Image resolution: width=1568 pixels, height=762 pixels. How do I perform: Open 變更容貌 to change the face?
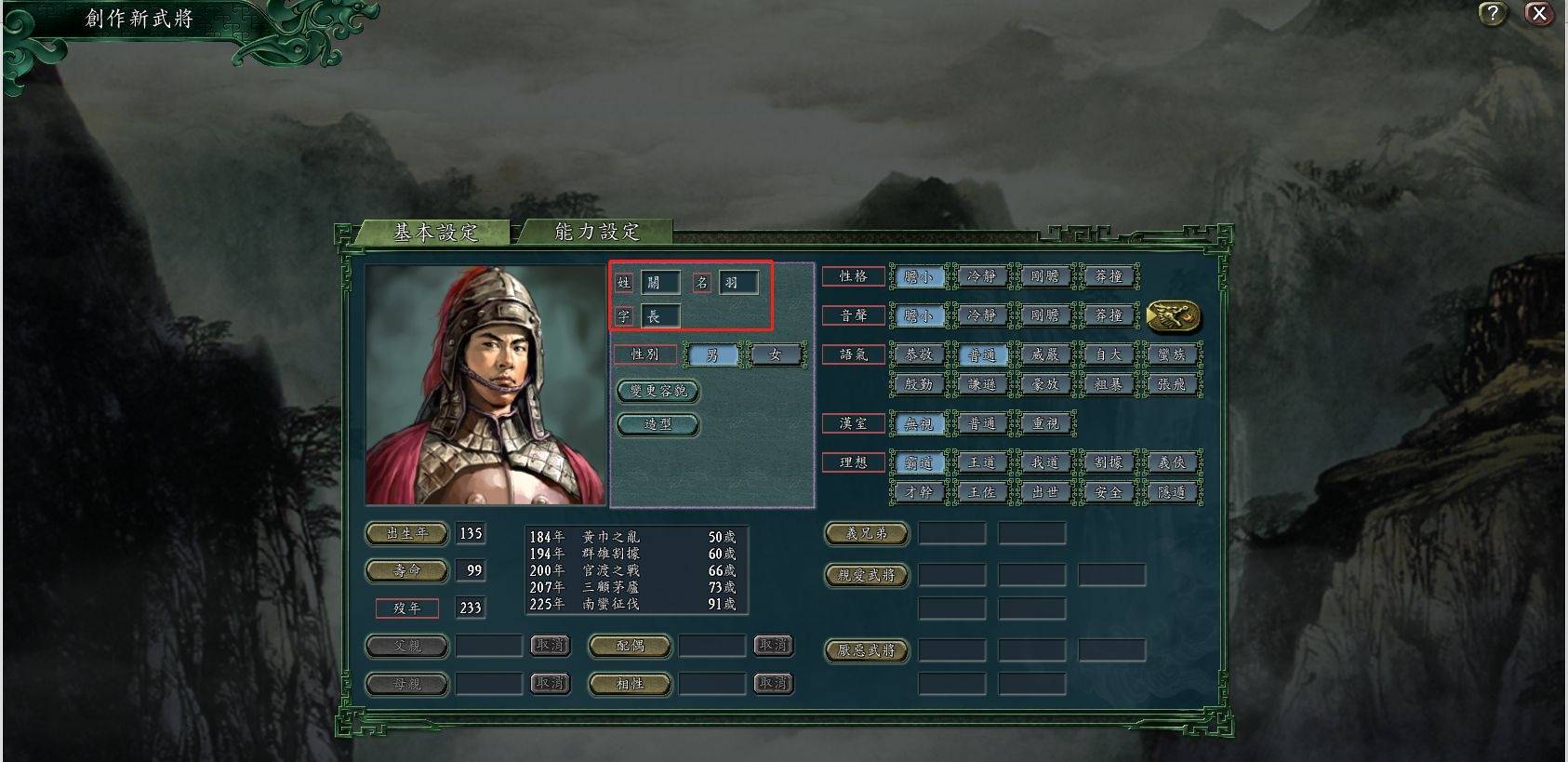[658, 391]
